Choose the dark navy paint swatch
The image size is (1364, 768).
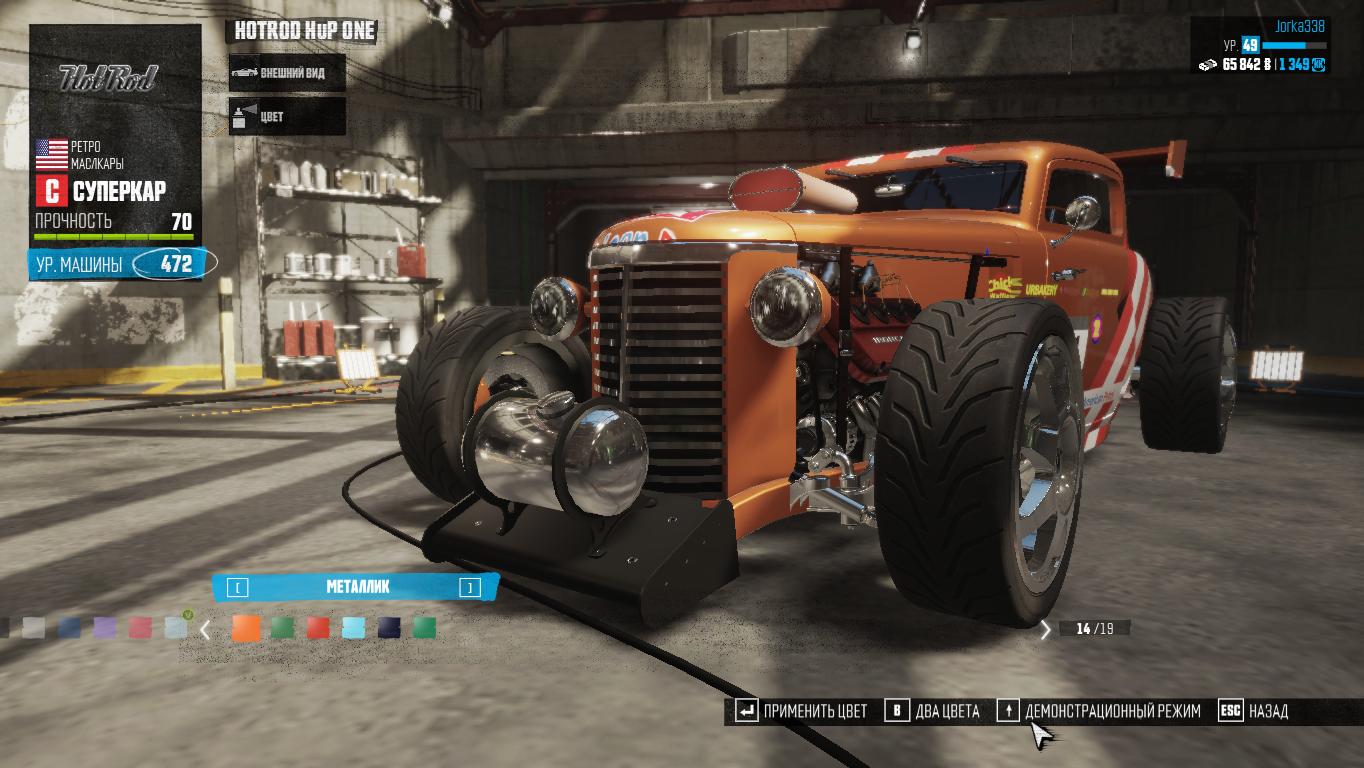[x=389, y=628]
